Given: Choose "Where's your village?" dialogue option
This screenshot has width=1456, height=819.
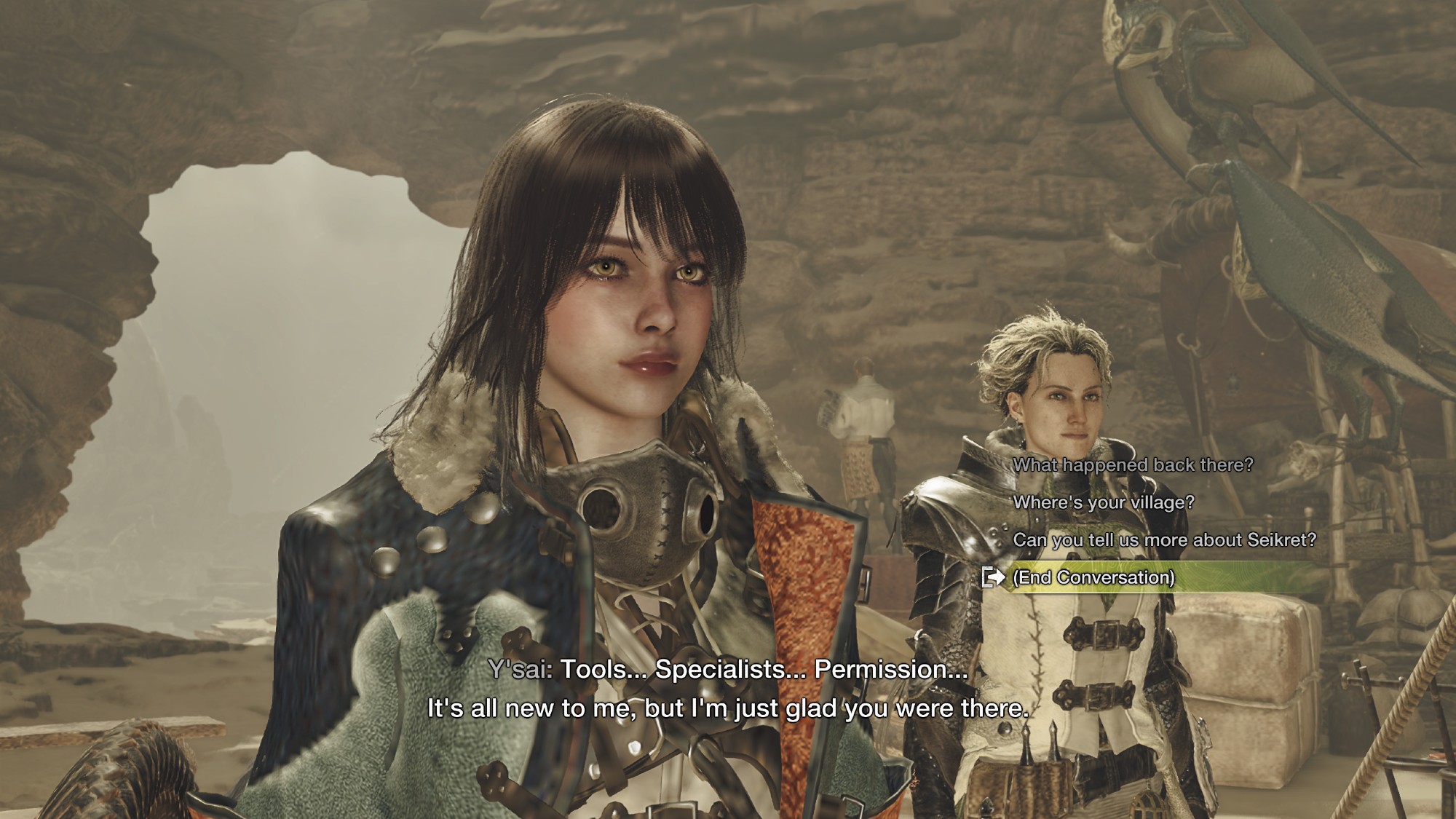Looking at the screenshot, I should tap(1104, 502).
